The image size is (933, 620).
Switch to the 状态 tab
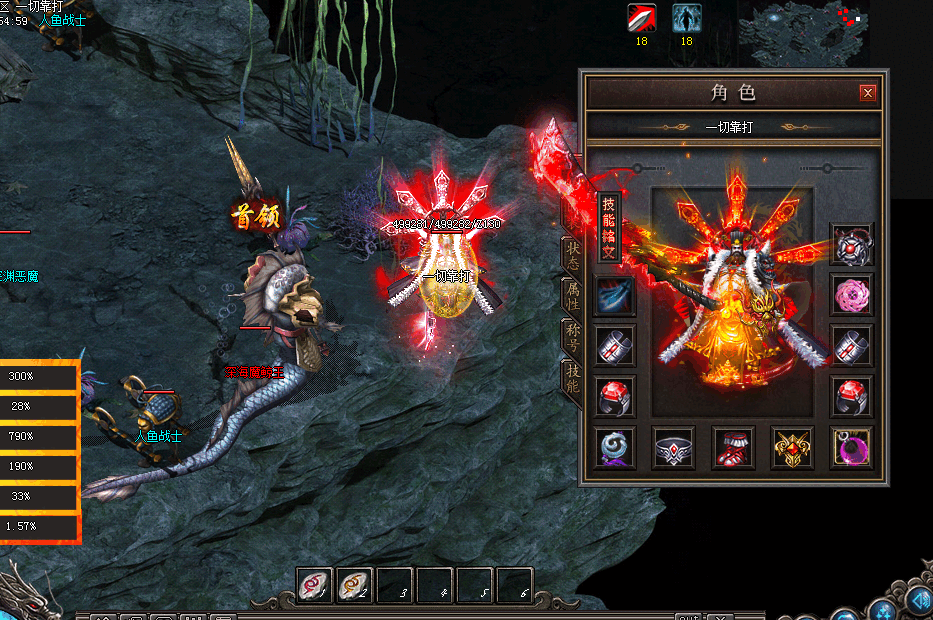point(573,255)
